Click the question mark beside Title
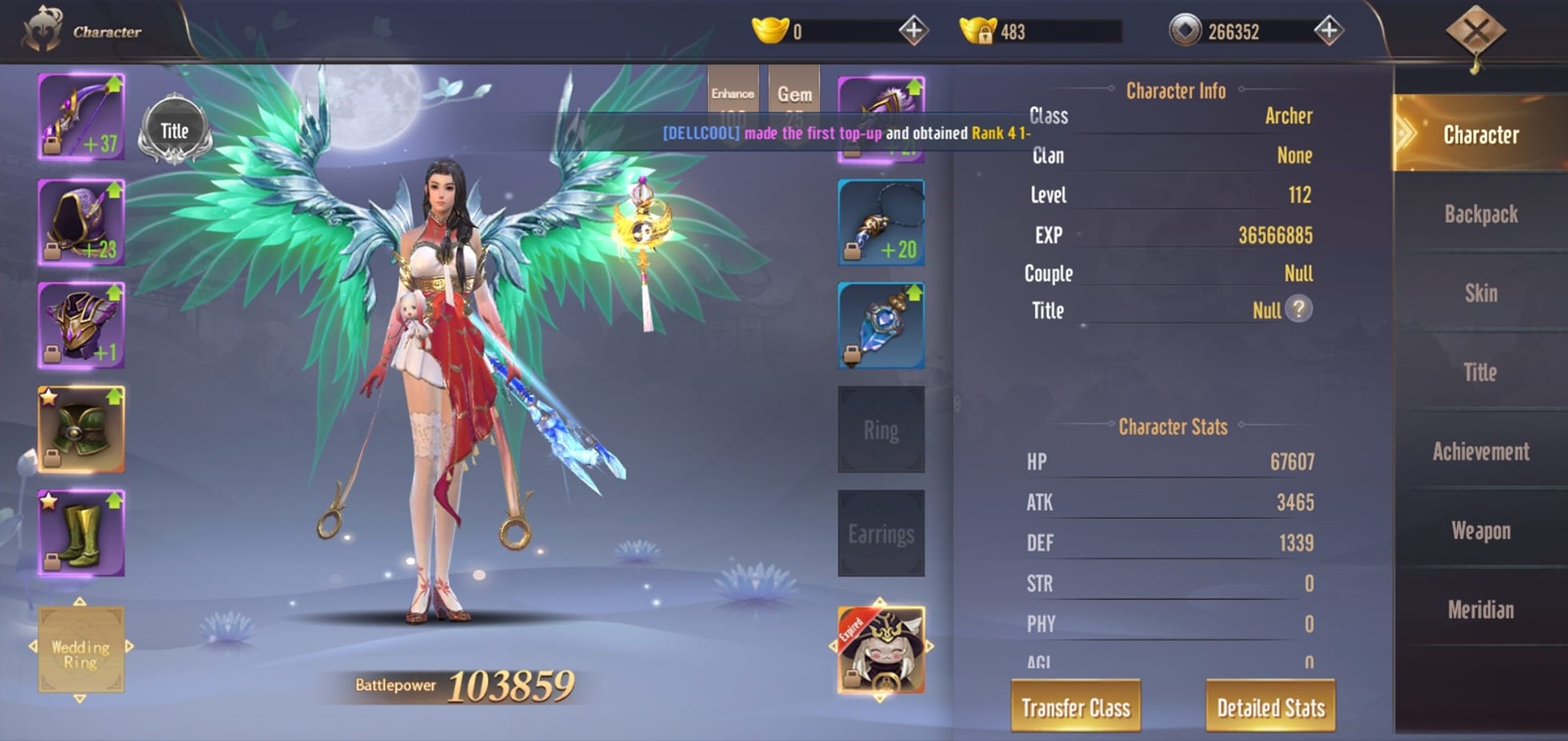Viewport: 1568px width, 741px height. [1298, 309]
